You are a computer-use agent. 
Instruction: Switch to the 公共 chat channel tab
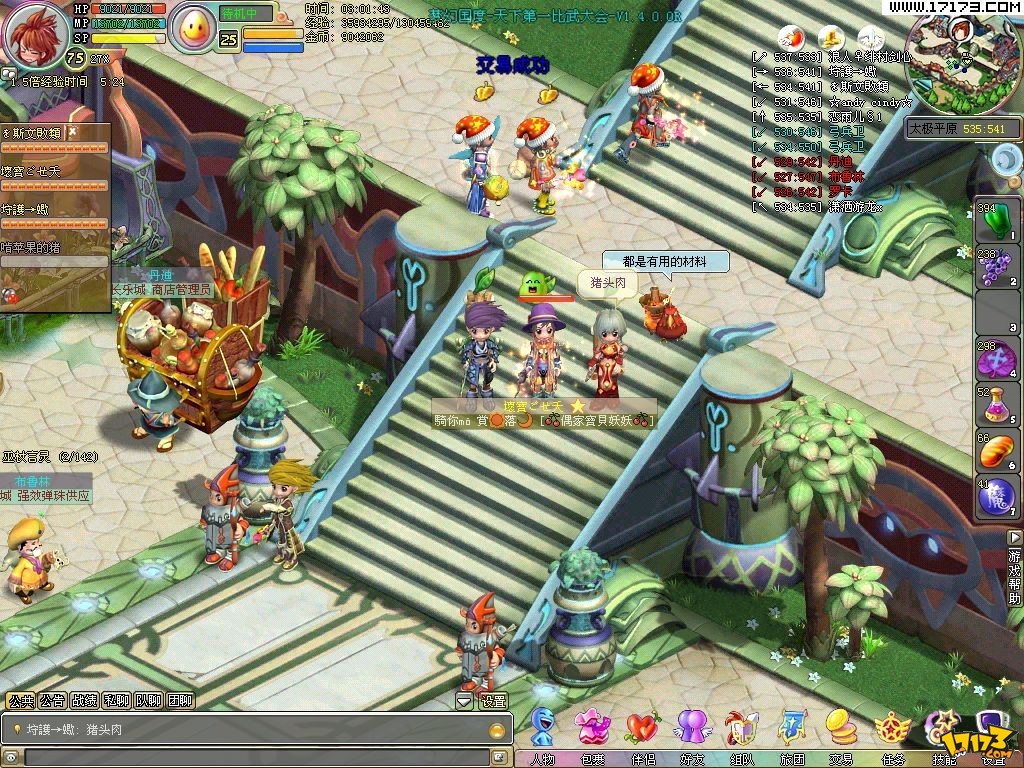point(21,701)
